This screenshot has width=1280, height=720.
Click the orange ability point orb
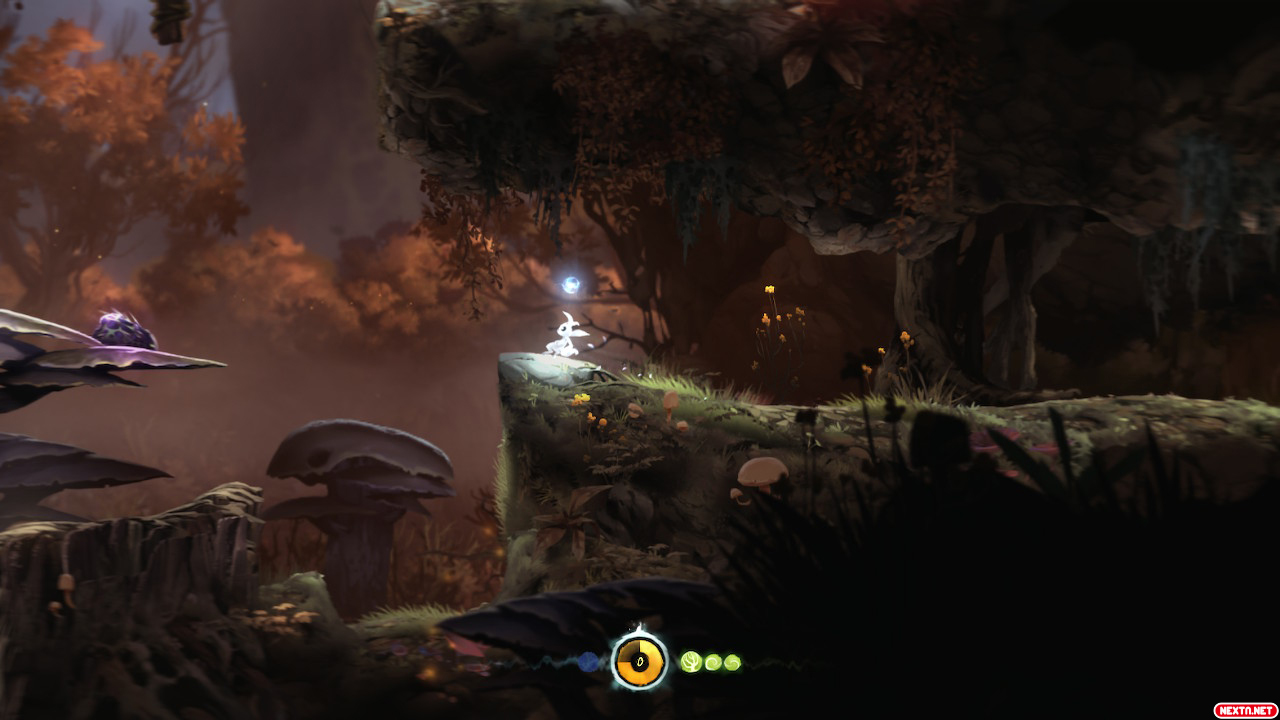[x=640, y=661]
